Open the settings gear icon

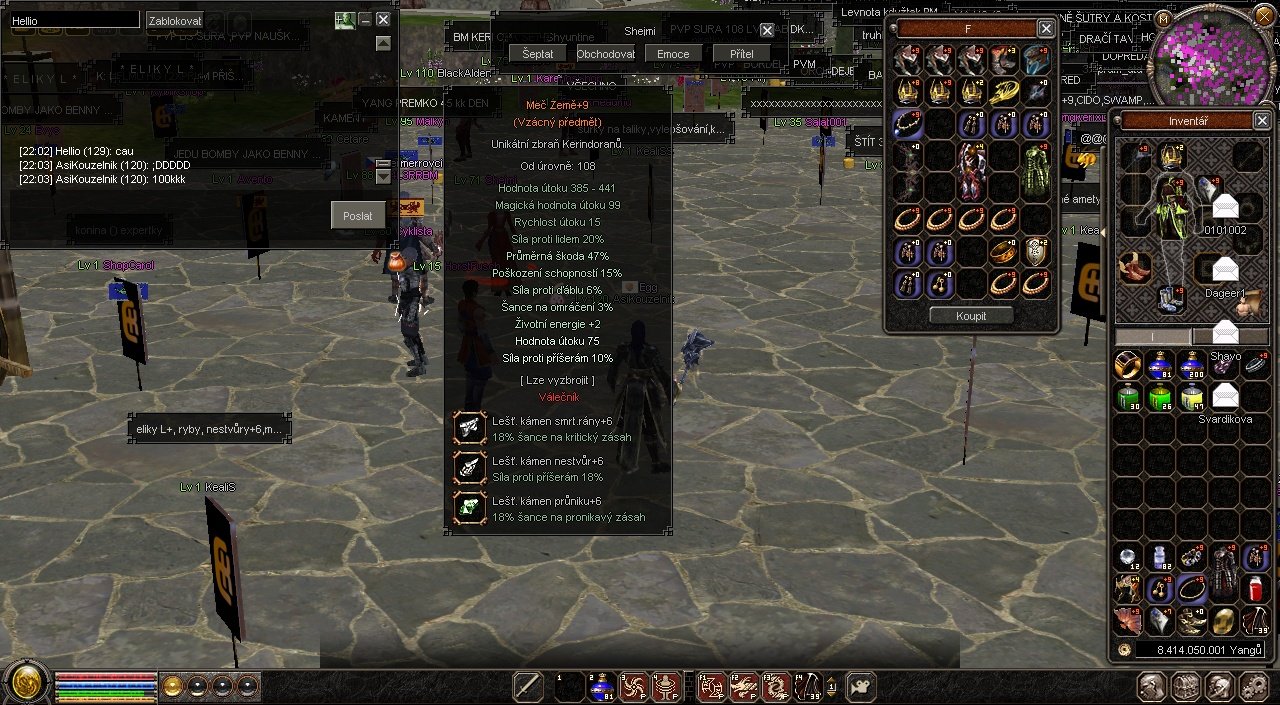tap(1253, 686)
